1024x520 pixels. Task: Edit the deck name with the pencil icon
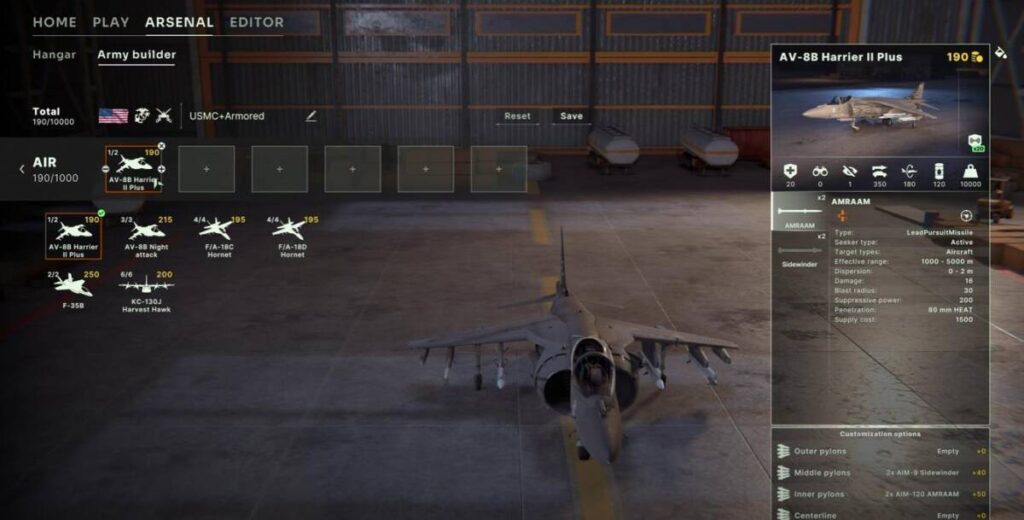tap(311, 116)
